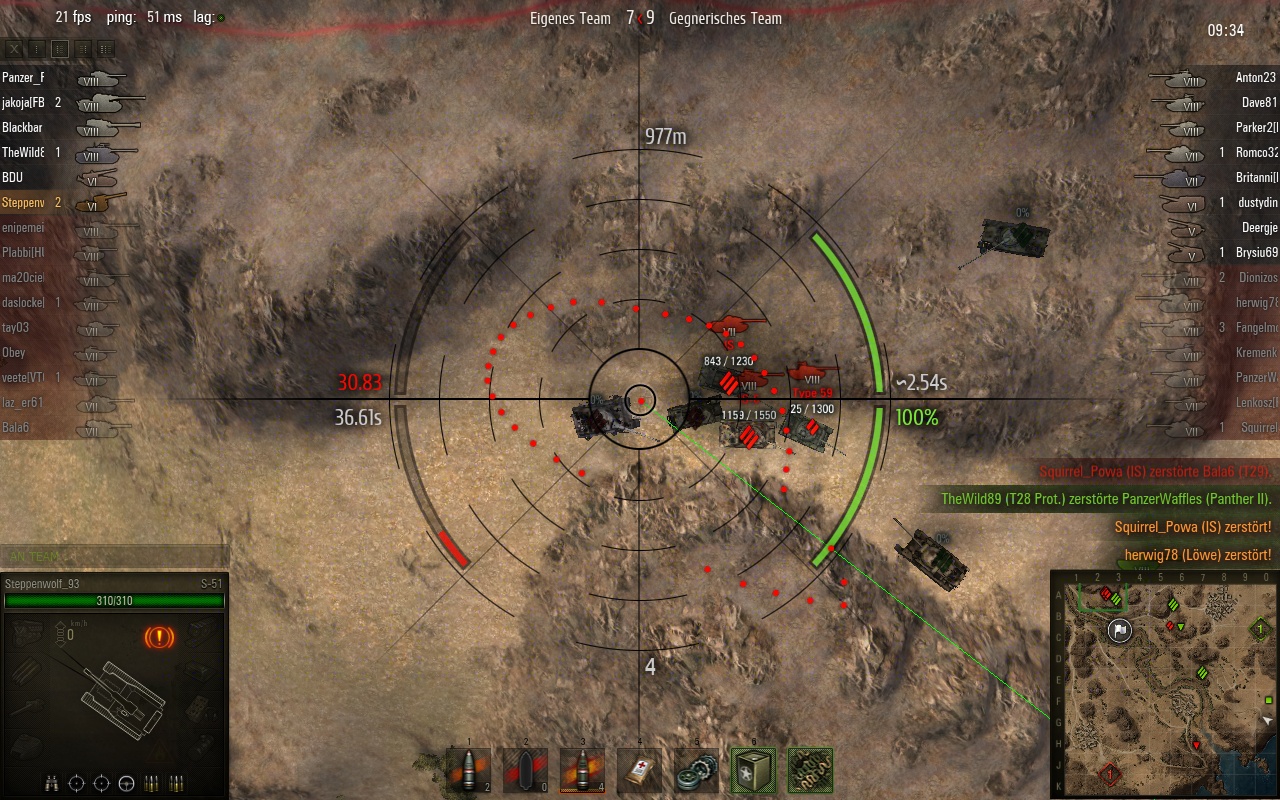Select enemy Brysiu69 in the enemy list
This screenshot has width=1280, height=800.
(1256, 253)
